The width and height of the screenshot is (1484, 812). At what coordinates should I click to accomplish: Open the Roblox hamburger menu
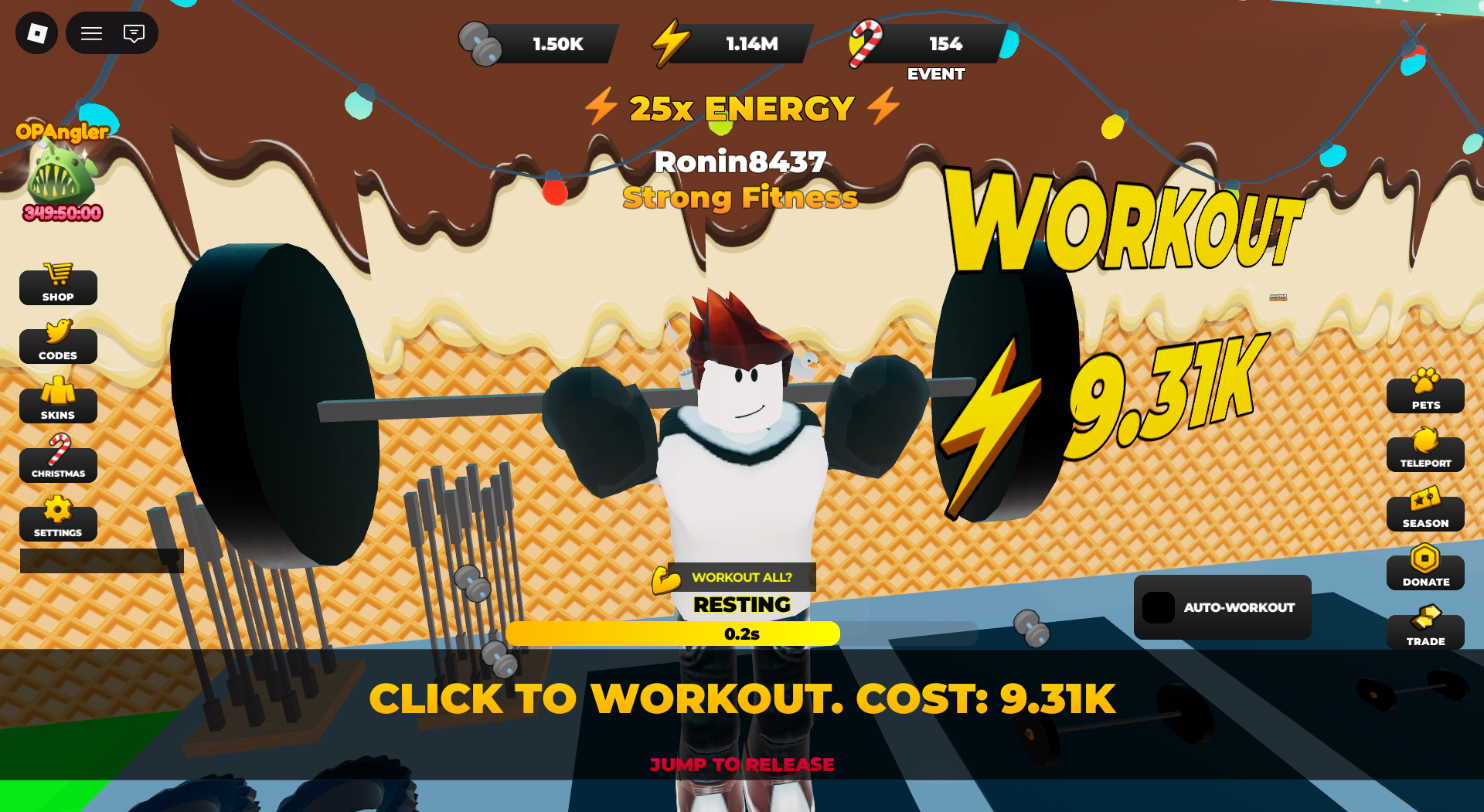tap(91, 33)
